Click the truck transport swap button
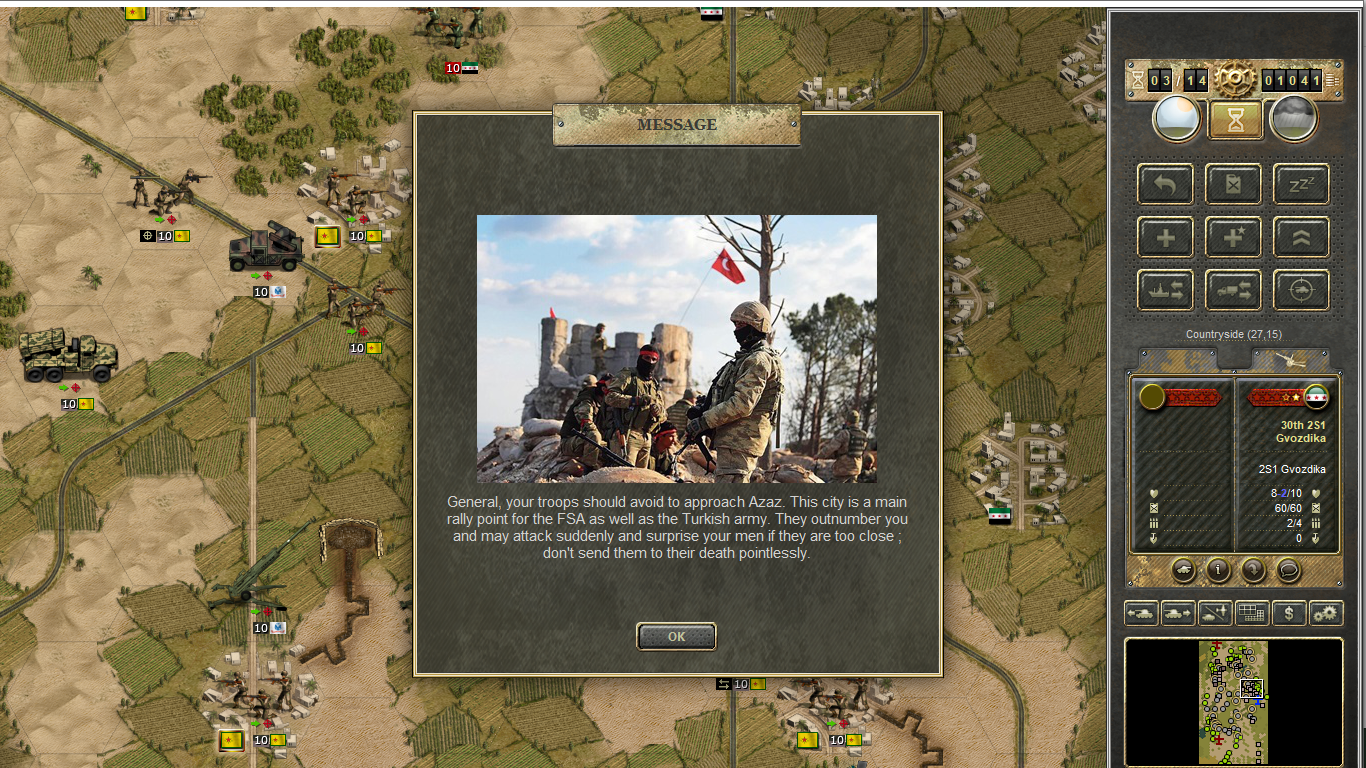Image resolution: width=1366 pixels, height=768 pixels. [x=1233, y=290]
